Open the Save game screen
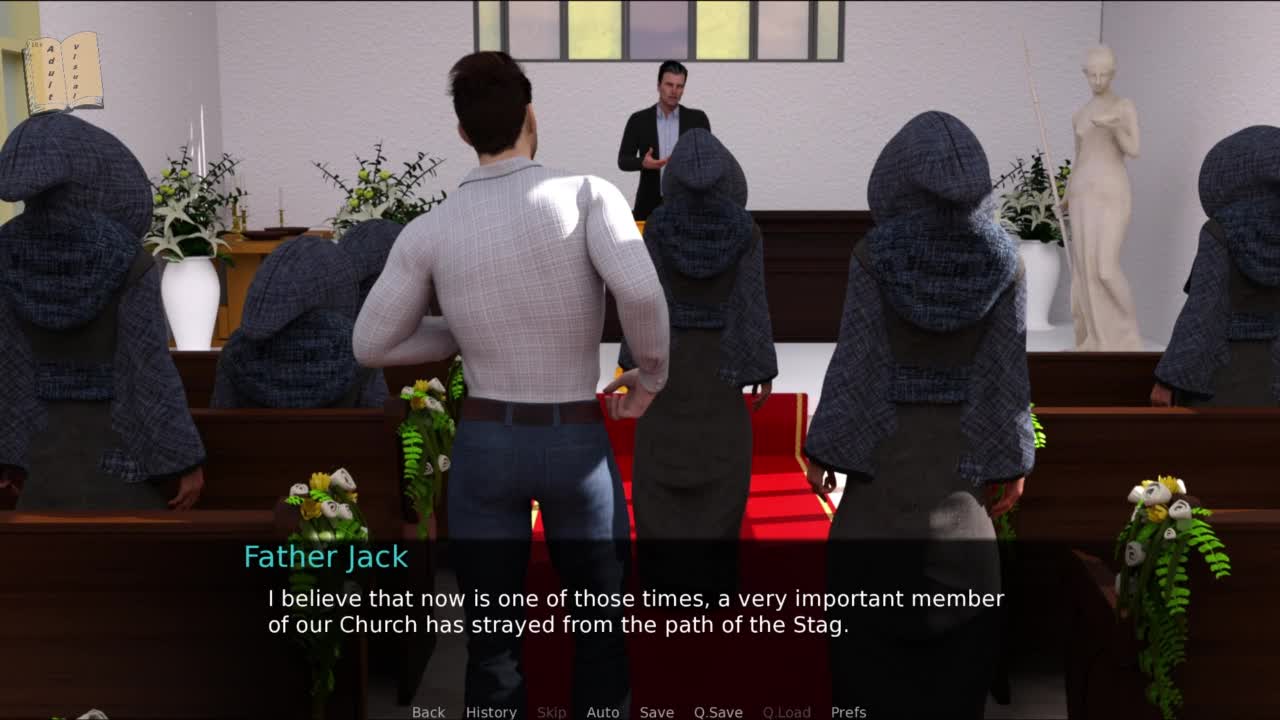Image resolution: width=1280 pixels, height=720 pixels. 656,712
